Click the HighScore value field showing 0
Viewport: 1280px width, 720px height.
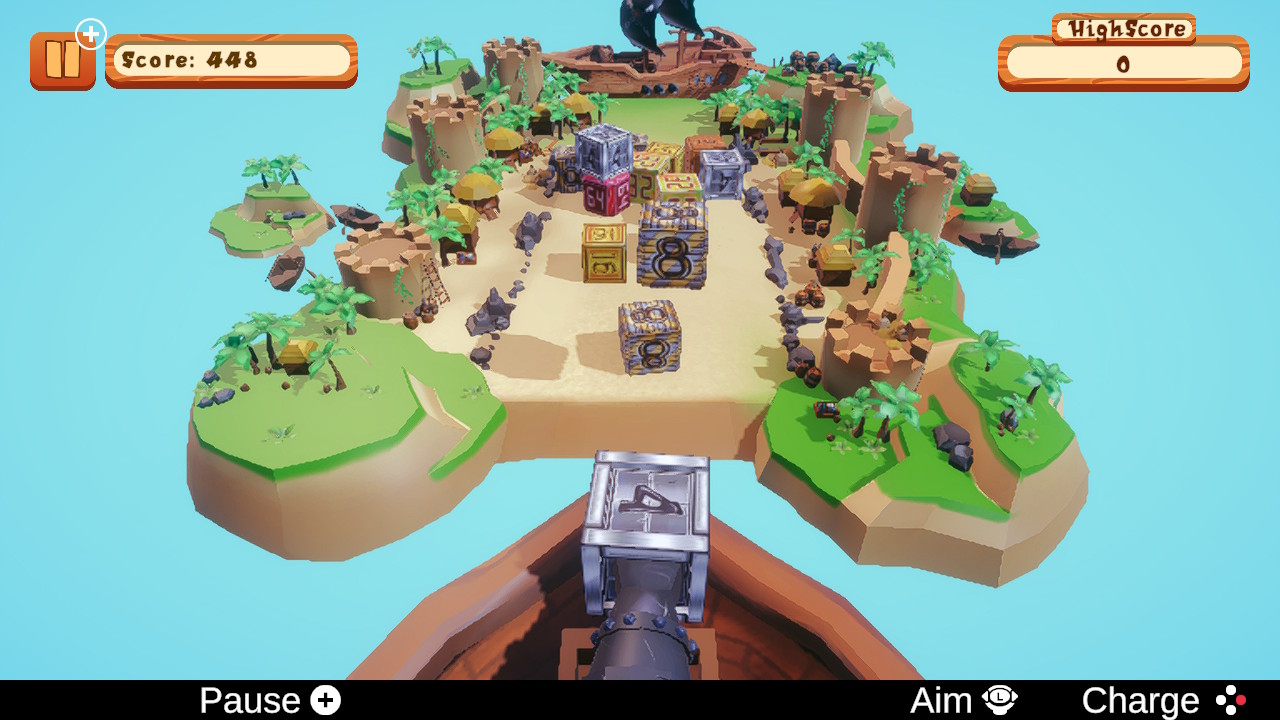tap(1123, 65)
